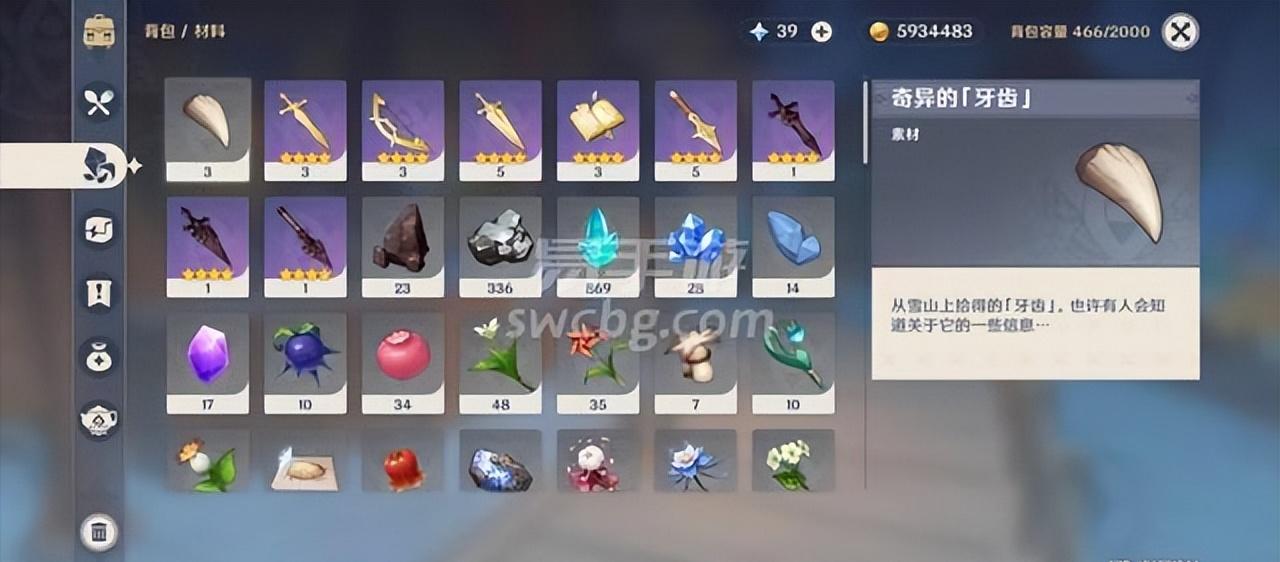Select the iron chunk stack of 23
The image size is (1280, 562).
tap(402, 246)
